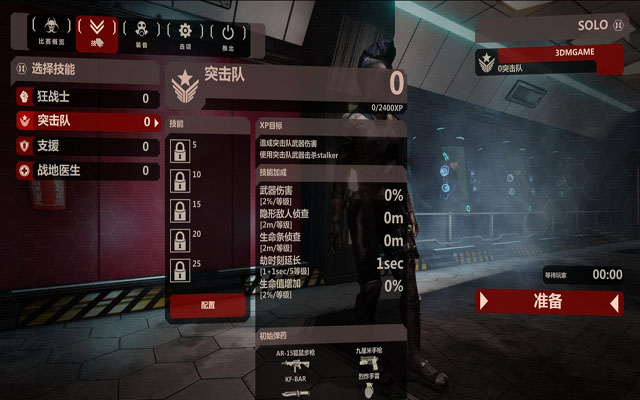Switch to the 技能 perks tab
The height and width of the screenshot is (400, 640).
[x=96, y=32]
